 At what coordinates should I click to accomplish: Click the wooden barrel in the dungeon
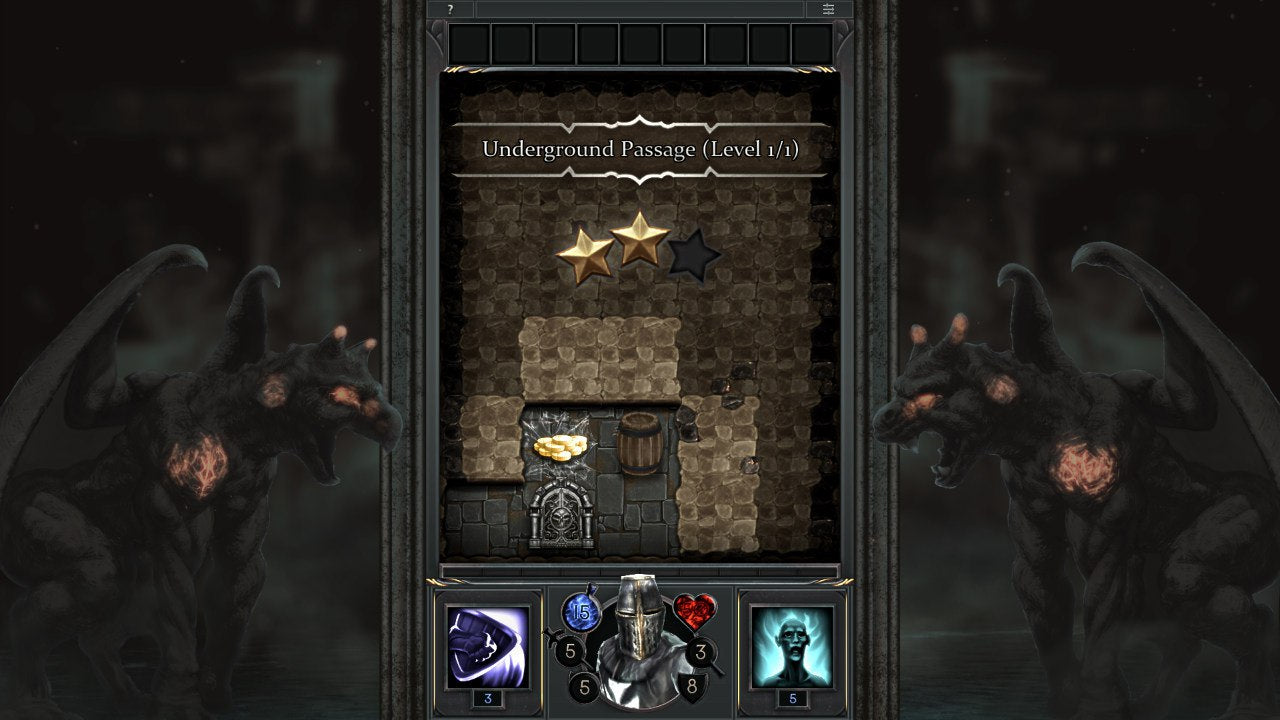[x=640, y=443]
